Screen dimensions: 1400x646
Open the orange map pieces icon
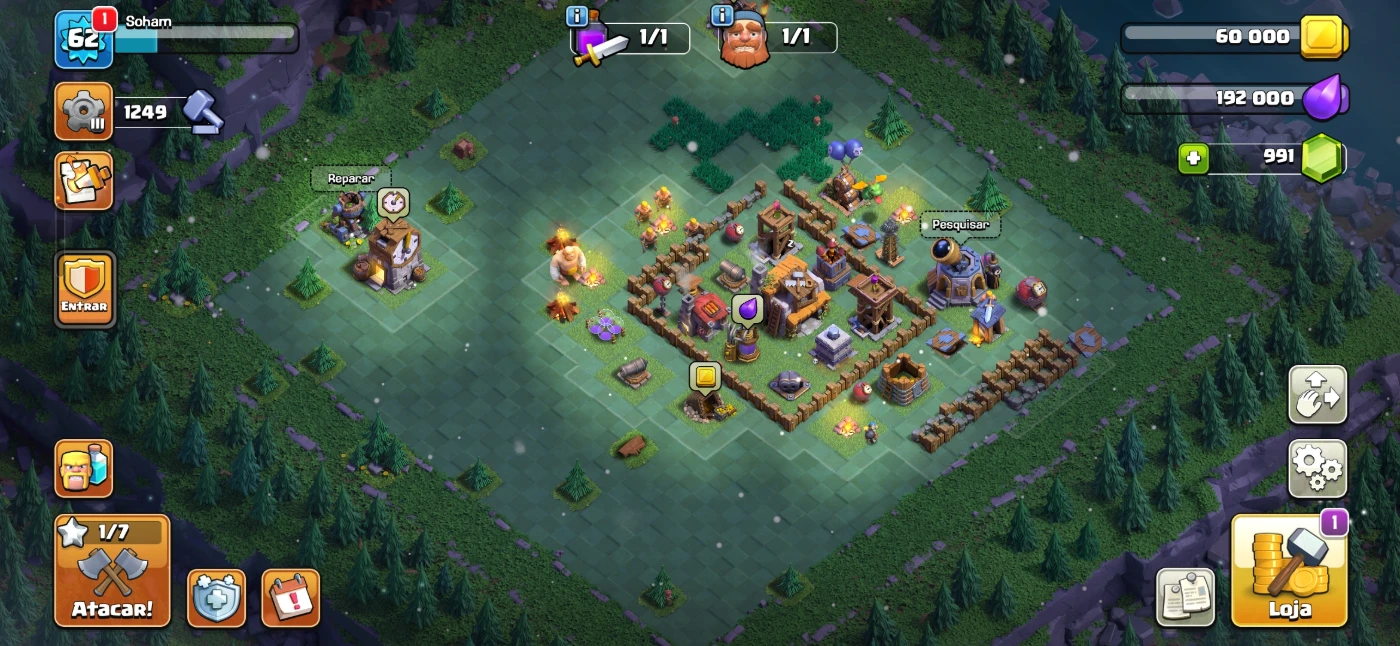click(x=84, y=181)
